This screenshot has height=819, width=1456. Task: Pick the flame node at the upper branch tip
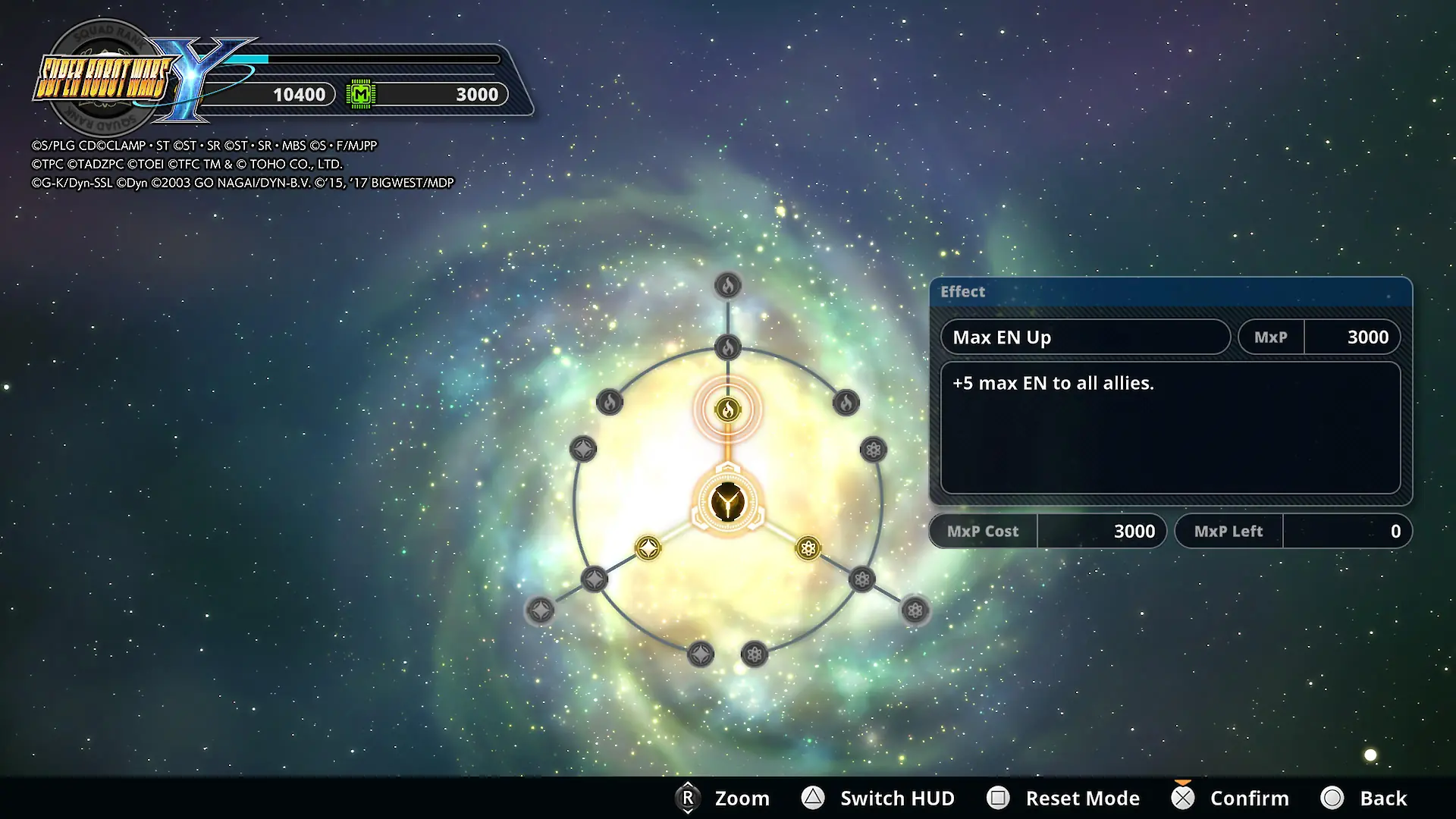click(x=727, y=286)
